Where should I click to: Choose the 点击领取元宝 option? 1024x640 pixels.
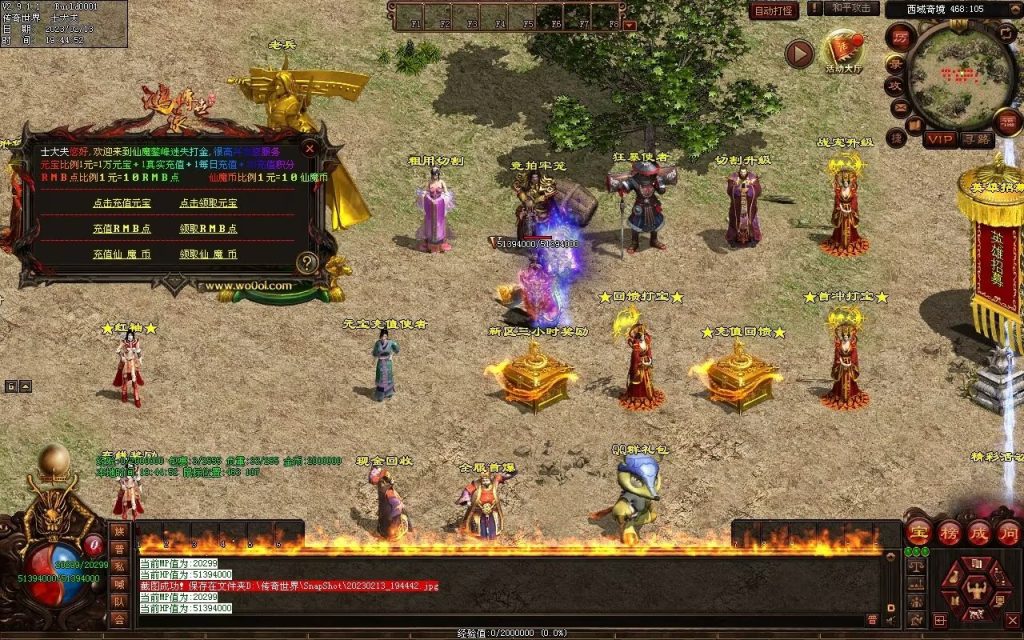pos(209,203)
